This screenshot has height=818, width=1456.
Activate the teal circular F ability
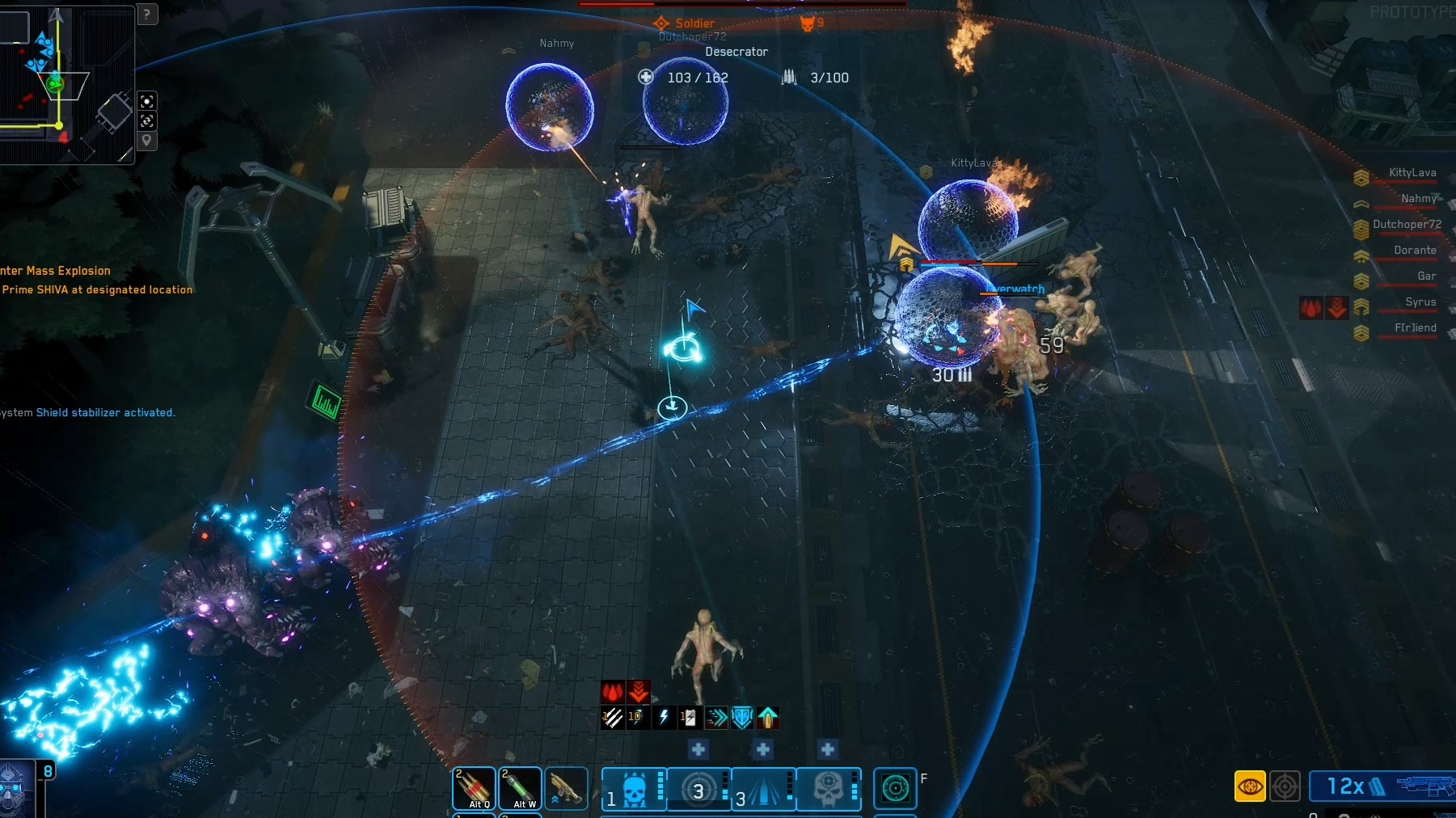click(895, 788)
